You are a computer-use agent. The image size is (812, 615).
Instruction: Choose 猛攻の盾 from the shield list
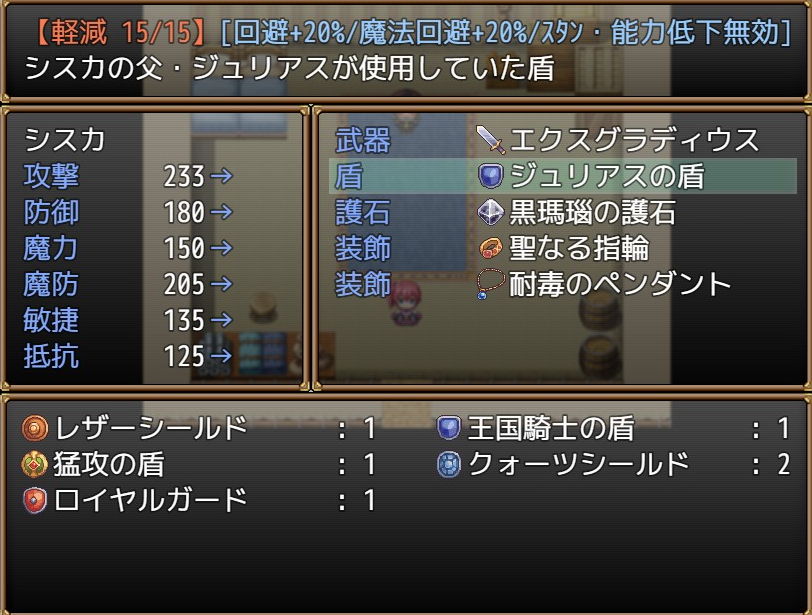[198, 464]
